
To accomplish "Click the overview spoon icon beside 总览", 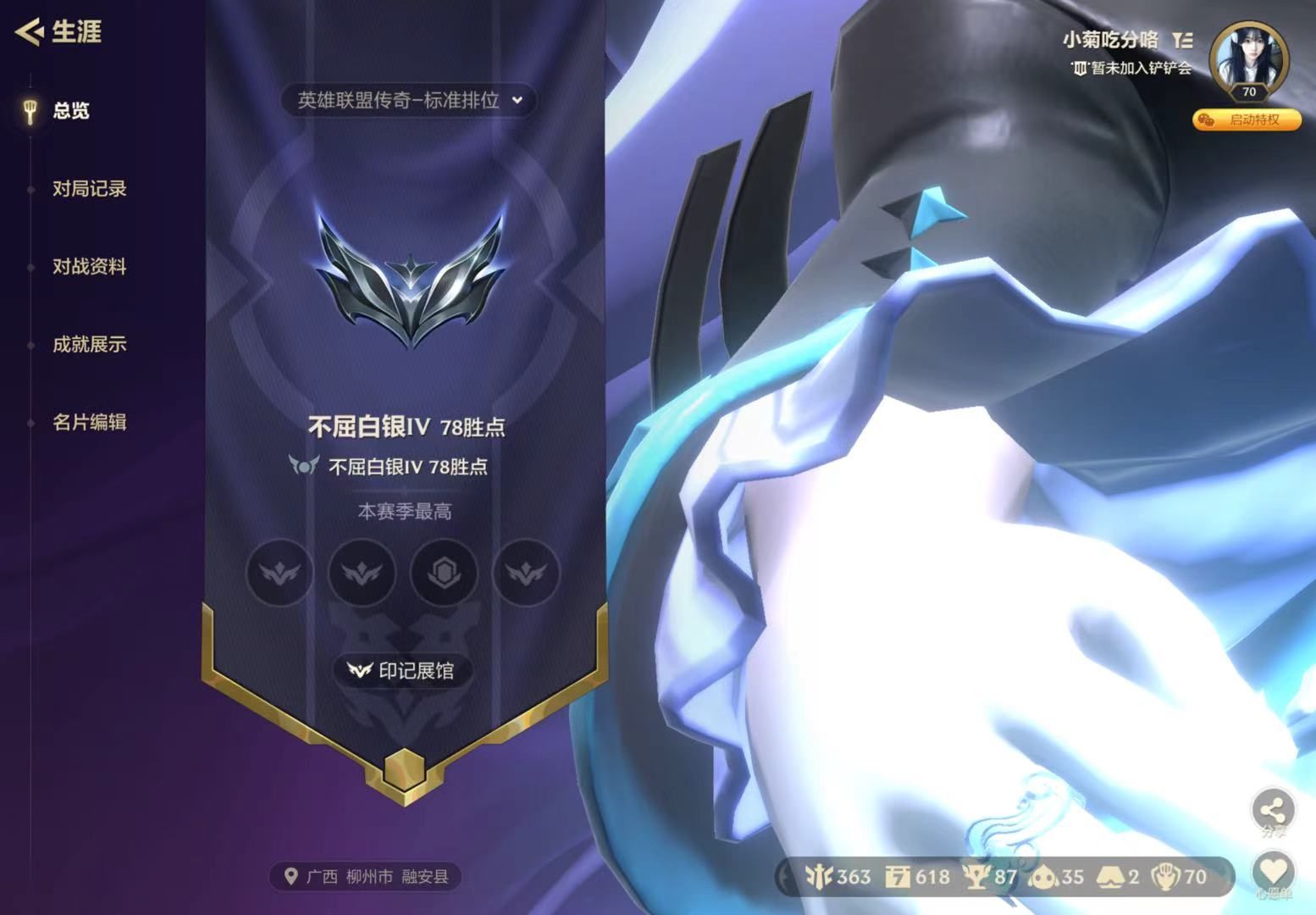I will point(31,111).
